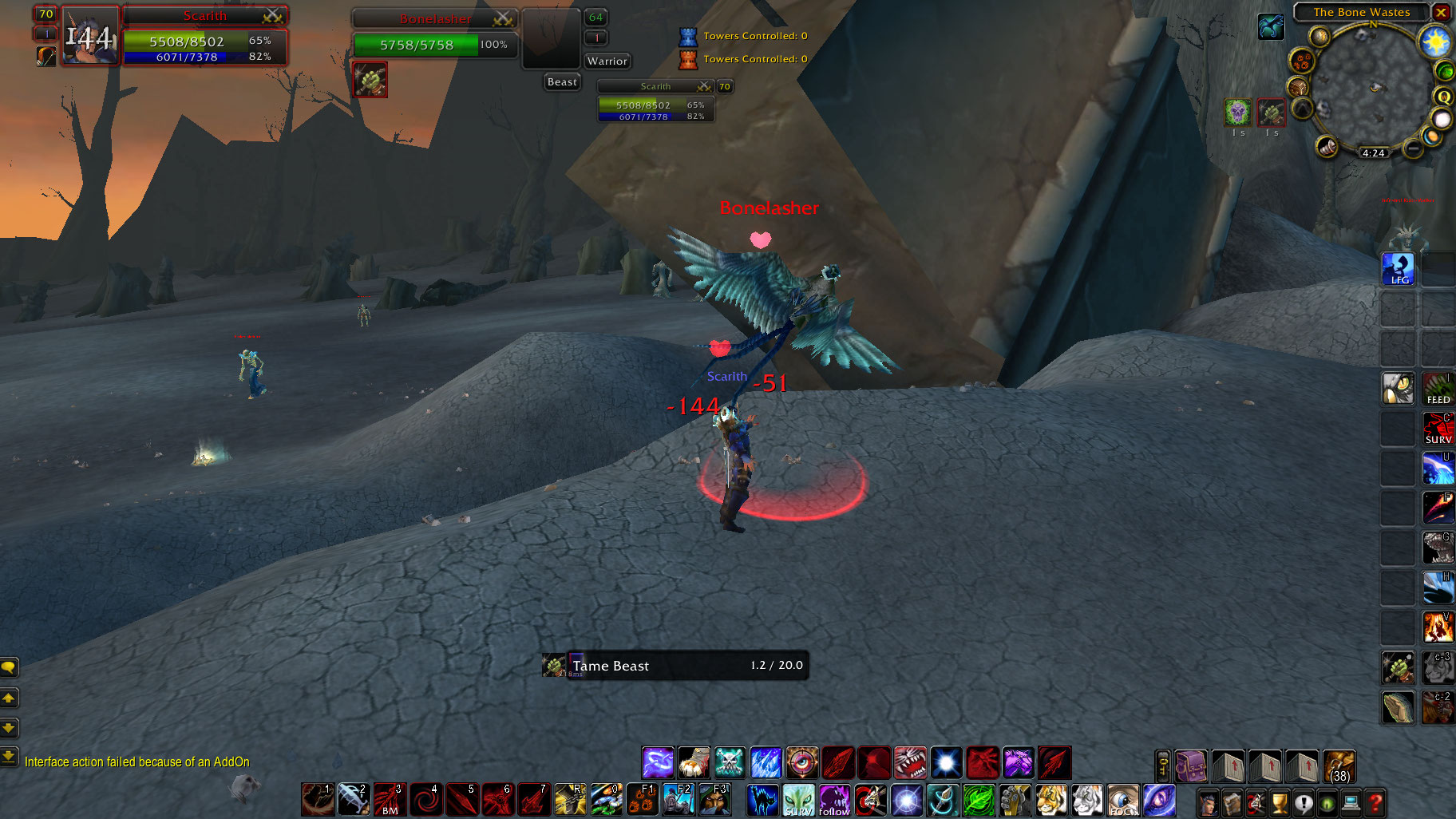Page action bar up with the arrow
This screenshot has height=819, width=1456.
click(10, 698)
